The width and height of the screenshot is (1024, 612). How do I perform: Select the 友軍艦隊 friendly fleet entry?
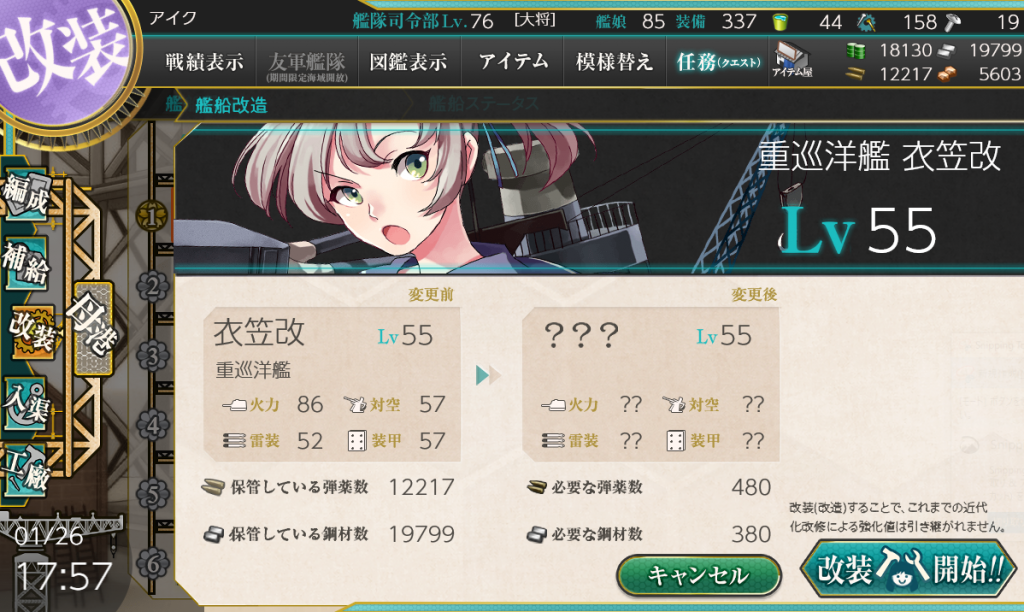[307, 62]
